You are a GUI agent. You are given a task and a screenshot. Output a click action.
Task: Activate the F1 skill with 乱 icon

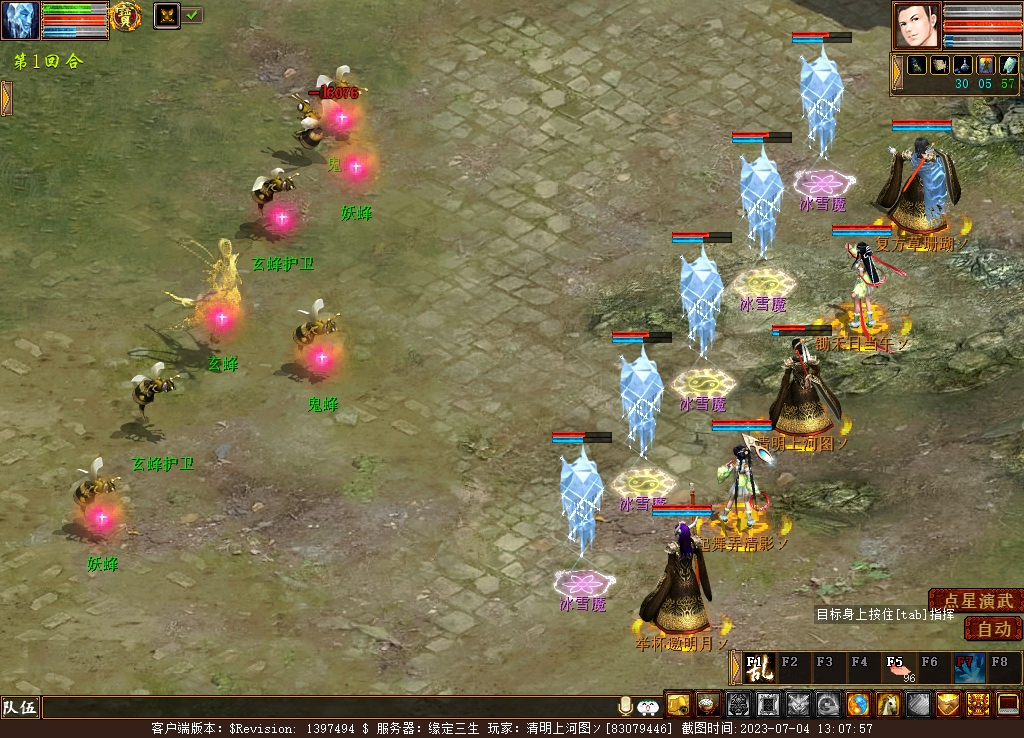(x=755, y=667)
